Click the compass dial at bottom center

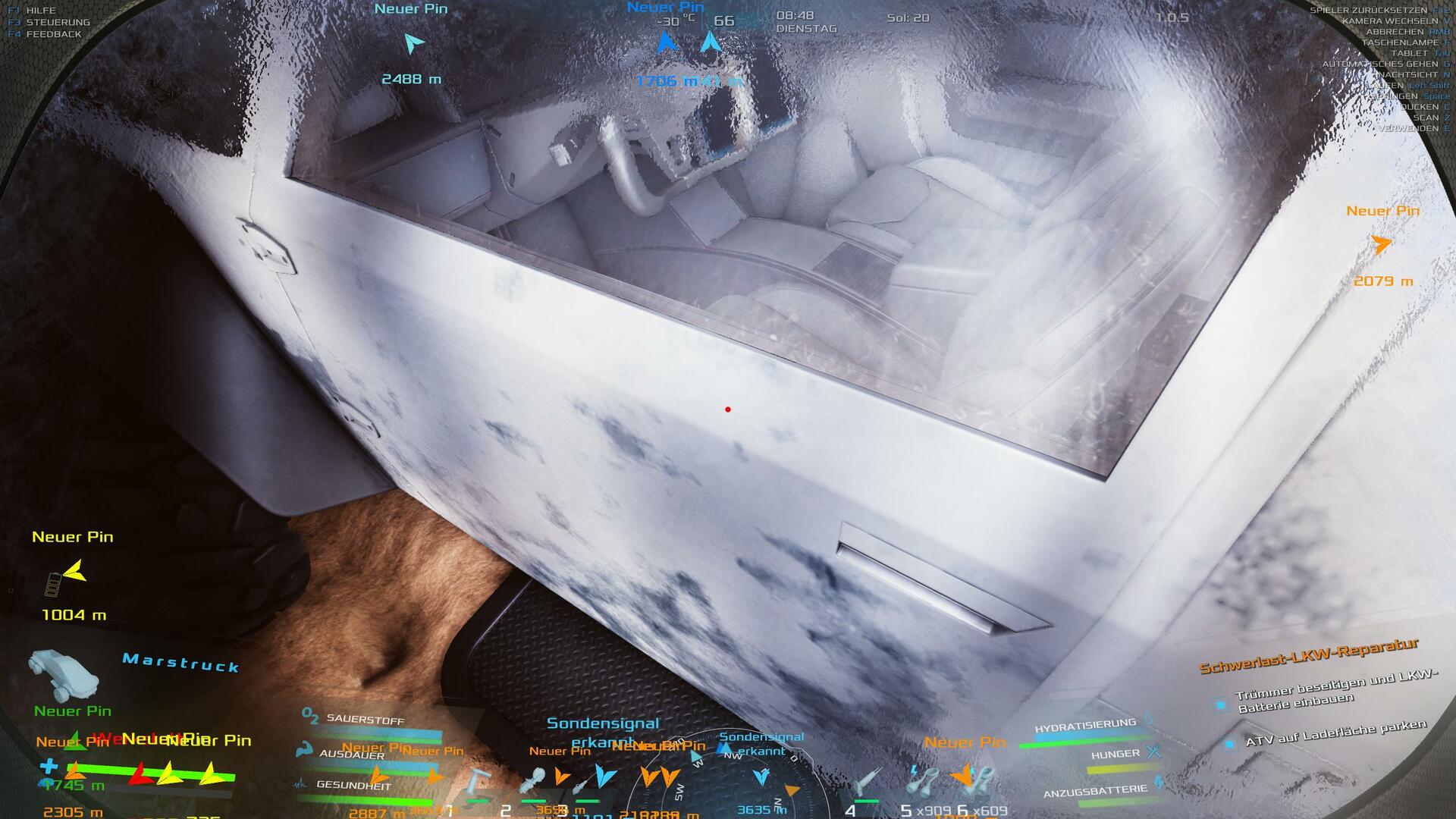click(x=726, y=781)
